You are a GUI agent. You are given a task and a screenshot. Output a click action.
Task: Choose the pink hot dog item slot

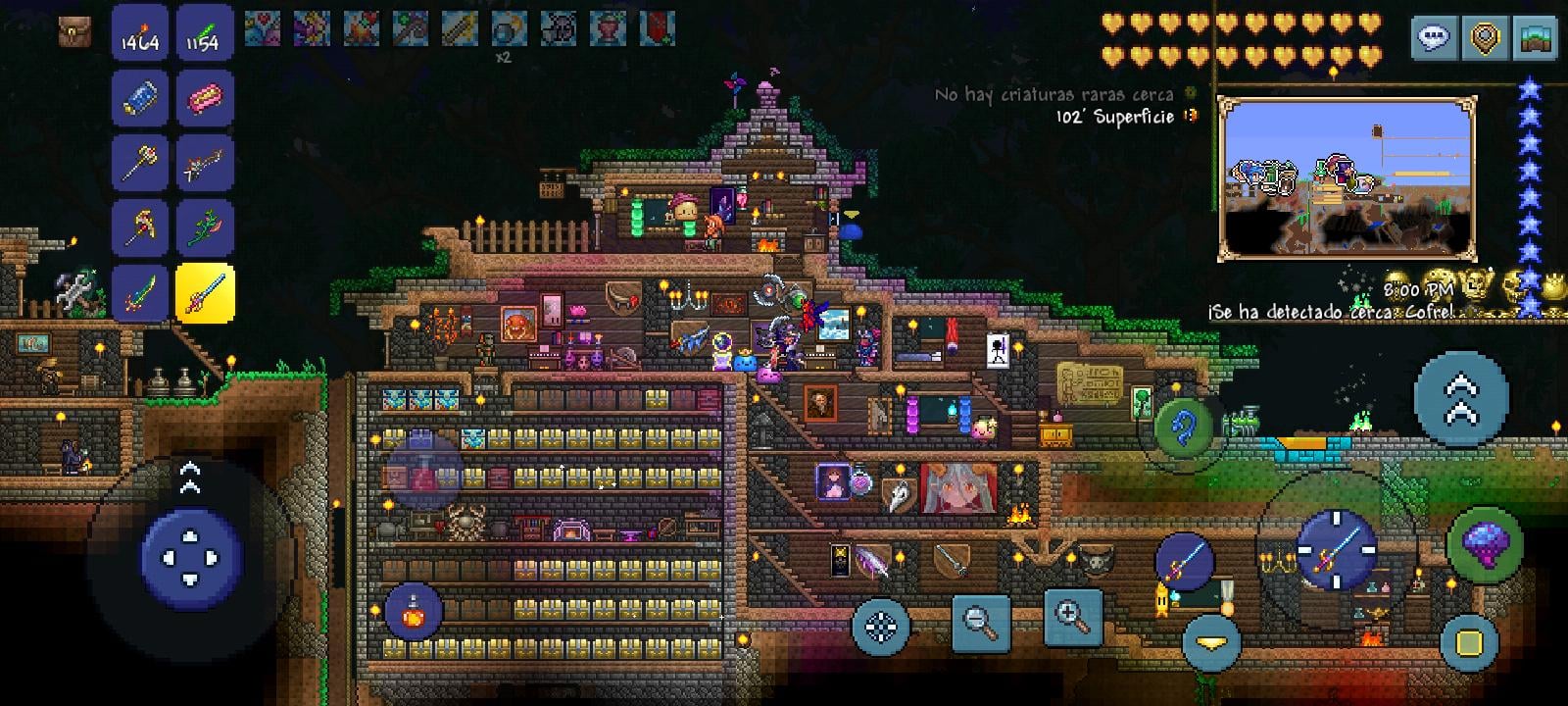coord(205,98)
